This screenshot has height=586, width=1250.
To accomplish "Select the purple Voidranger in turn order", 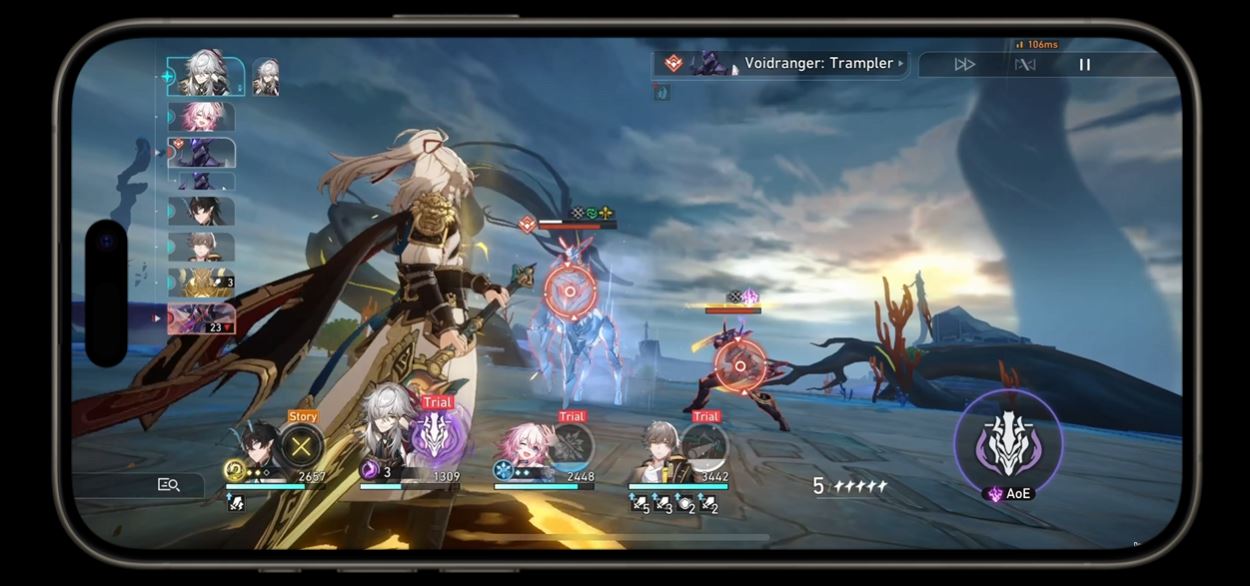I will (x=202, y=153).
